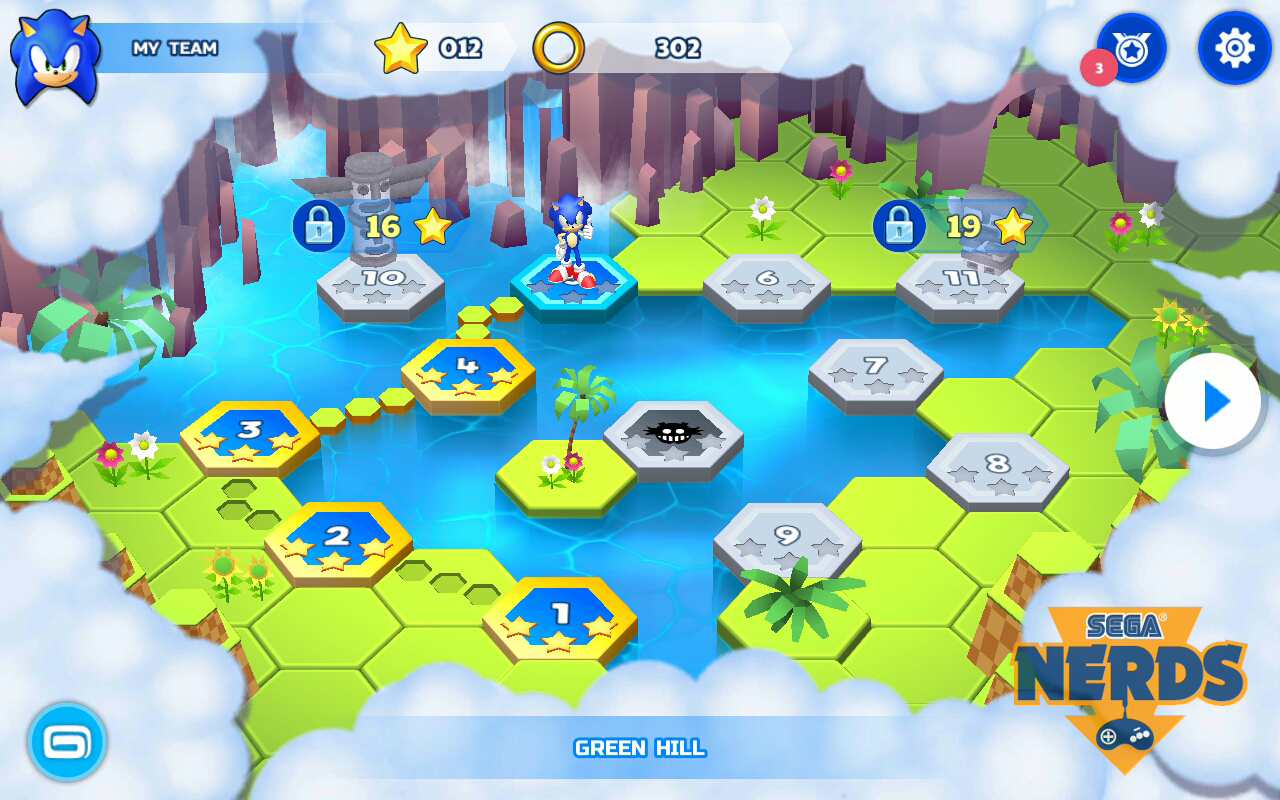Image resolution: width=1280 pixels, height=800 pixels.
Task: Choose level 2 tile
Action: pyautogui.click(x=338, y=541)
